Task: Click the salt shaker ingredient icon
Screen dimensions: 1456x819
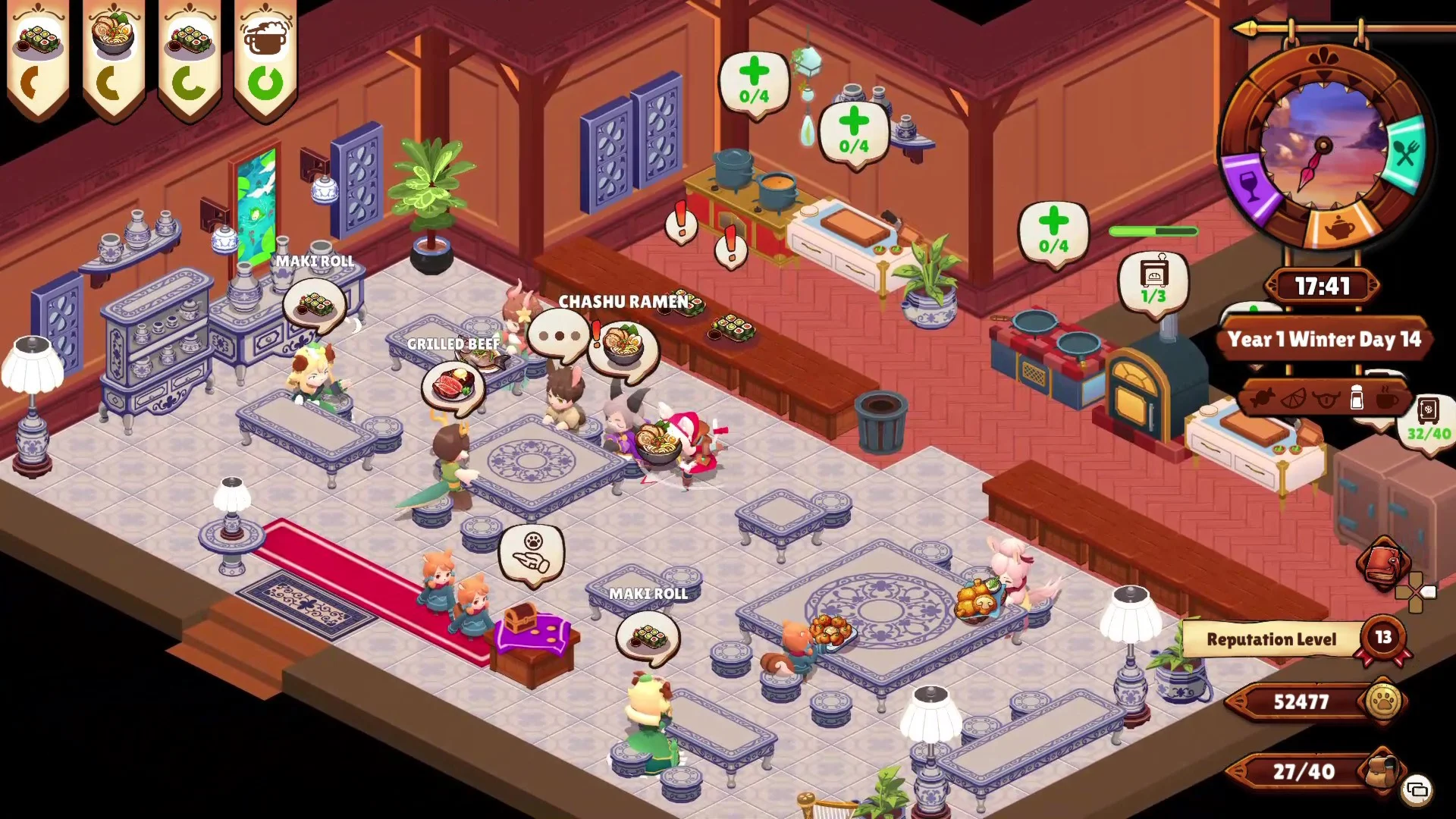Action: pyautogui.click(x=1357, y=397)
